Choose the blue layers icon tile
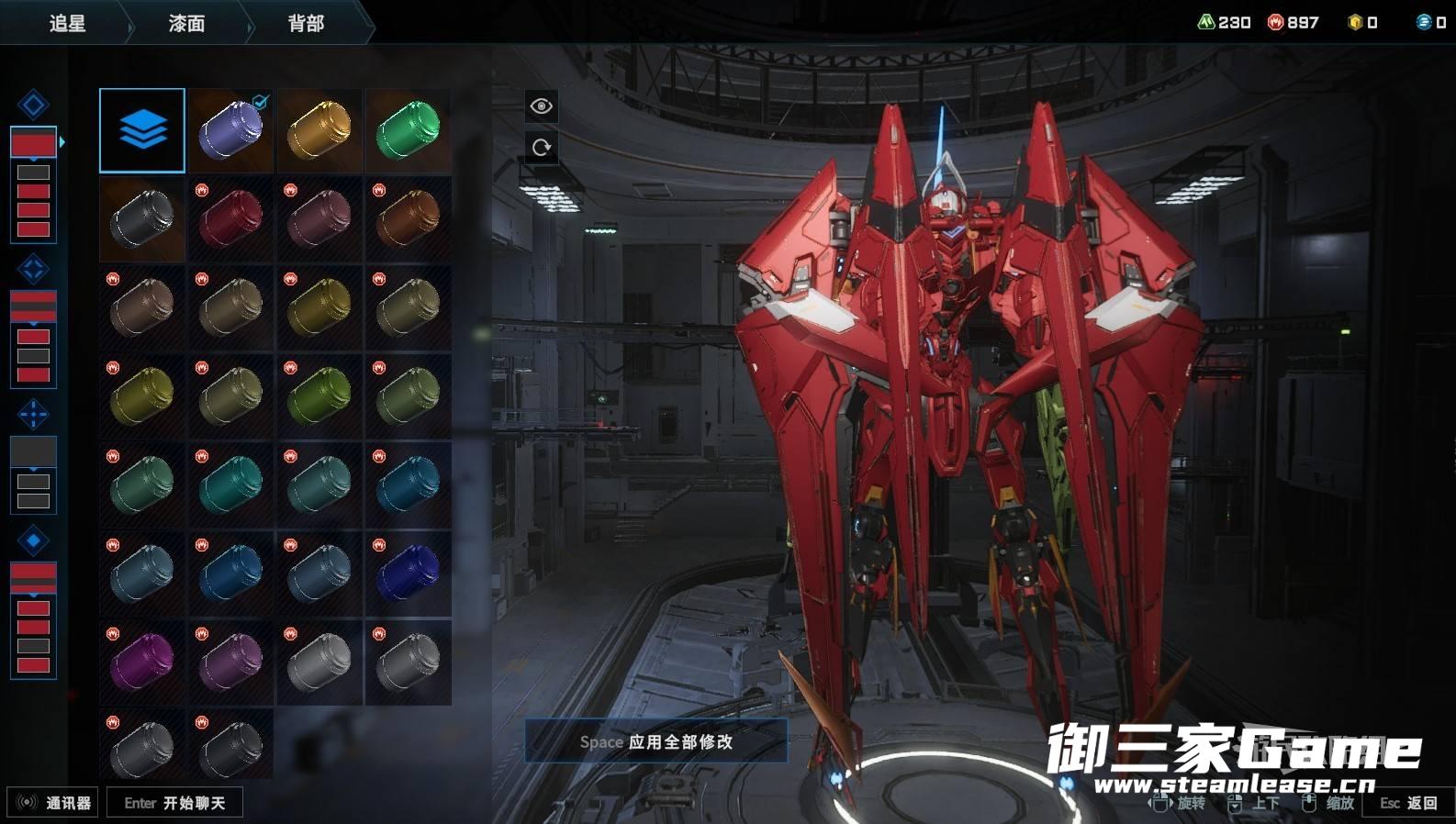 142,130
